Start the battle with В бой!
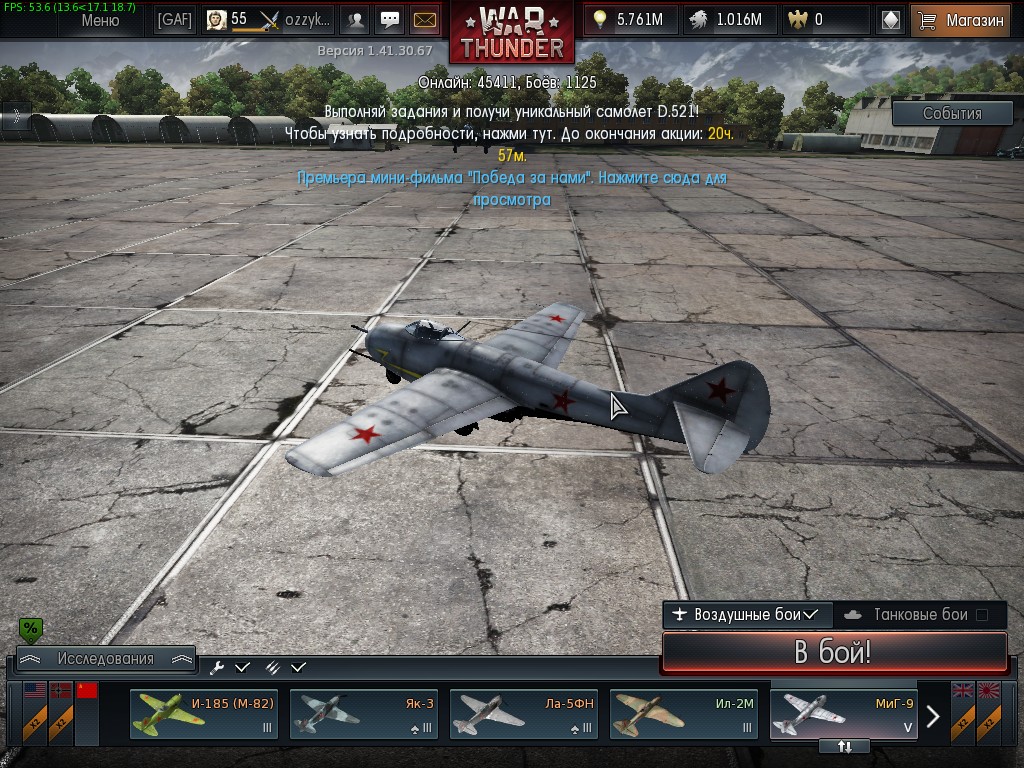The height and width of the screenshot is (768, 1024). [x=834, y=653]
